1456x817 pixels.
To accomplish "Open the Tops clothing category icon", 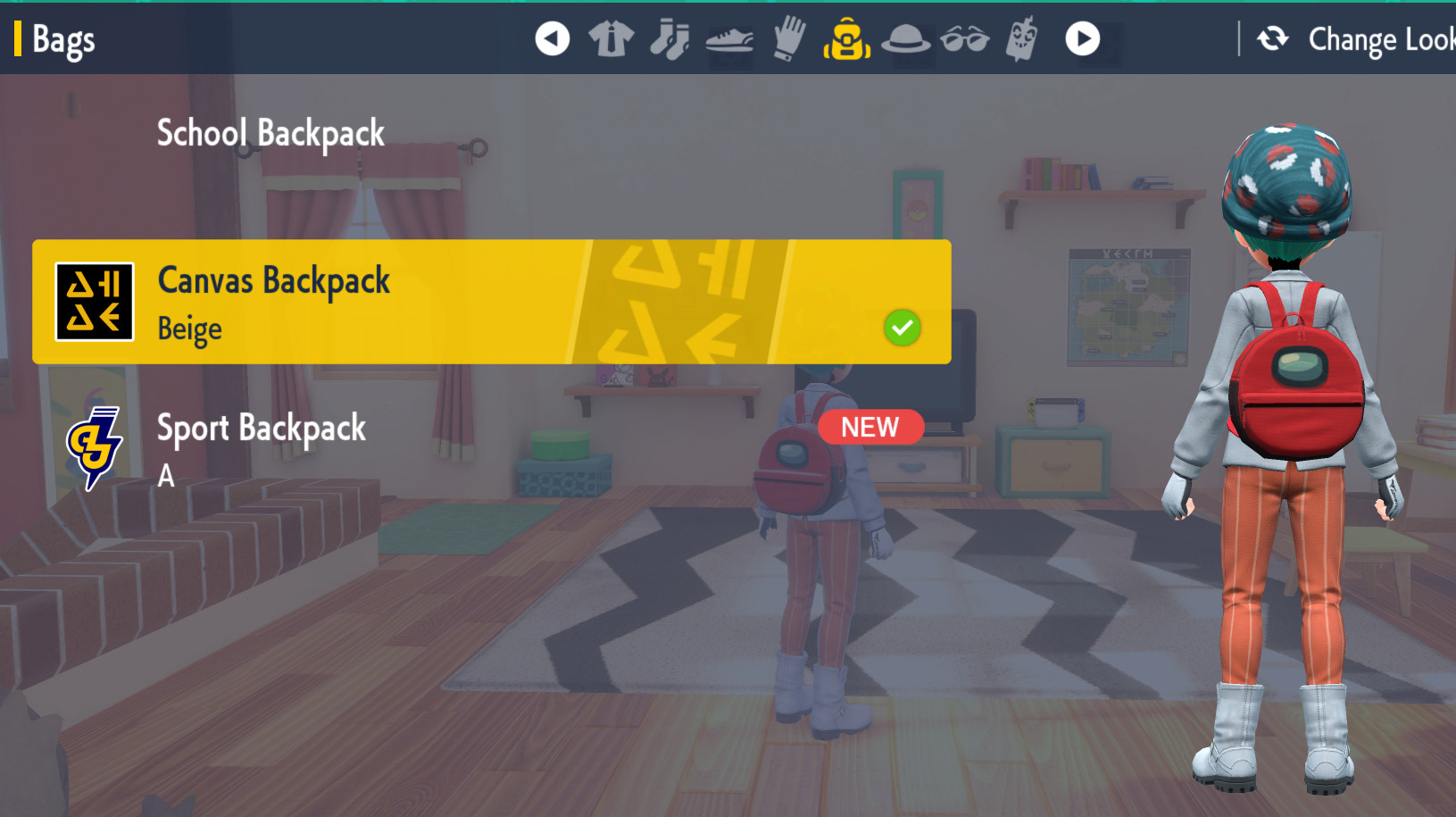I will [x=610, y=38].
